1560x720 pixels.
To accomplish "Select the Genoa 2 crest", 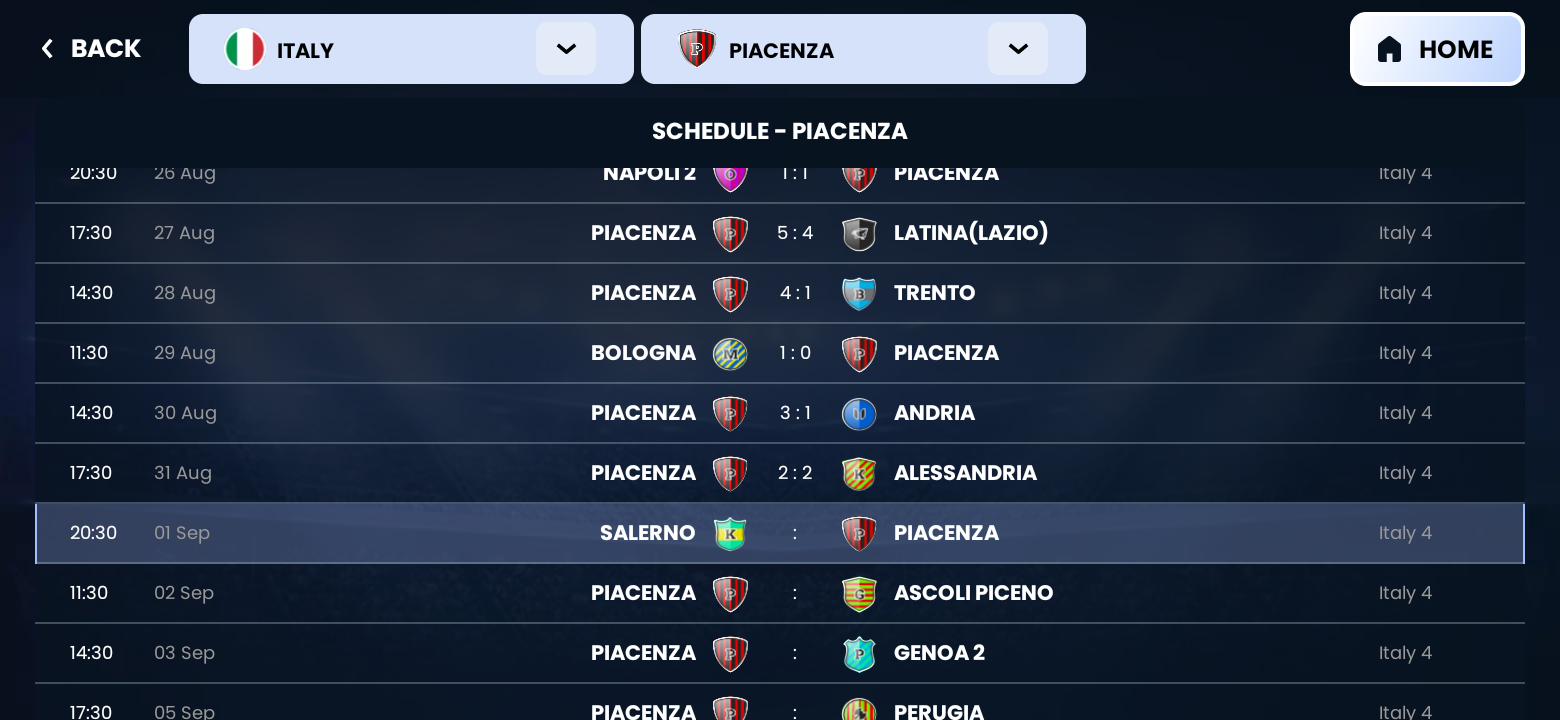I will [x=859, y=653].
